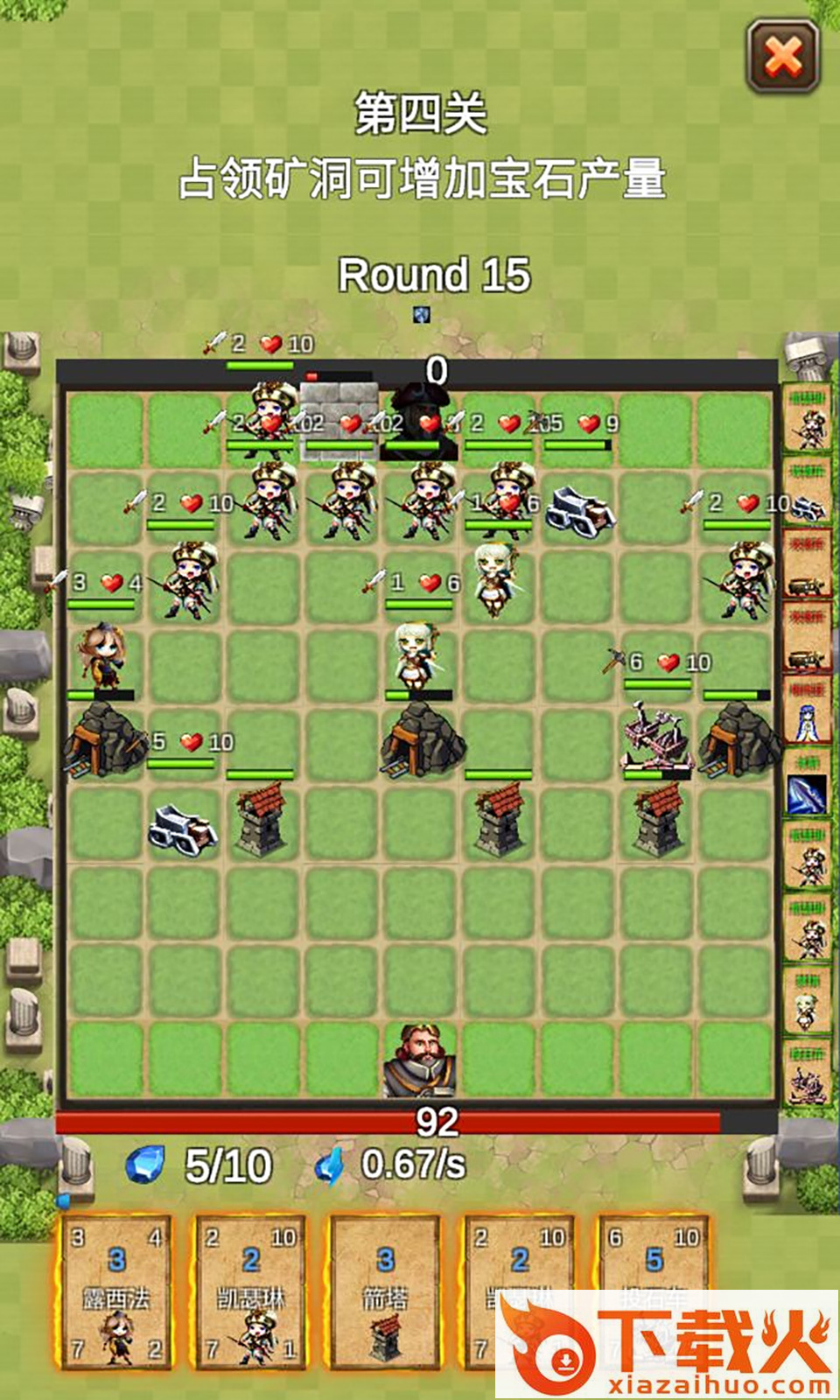
Task: Close the level with the red X
Action: (783, 57)
